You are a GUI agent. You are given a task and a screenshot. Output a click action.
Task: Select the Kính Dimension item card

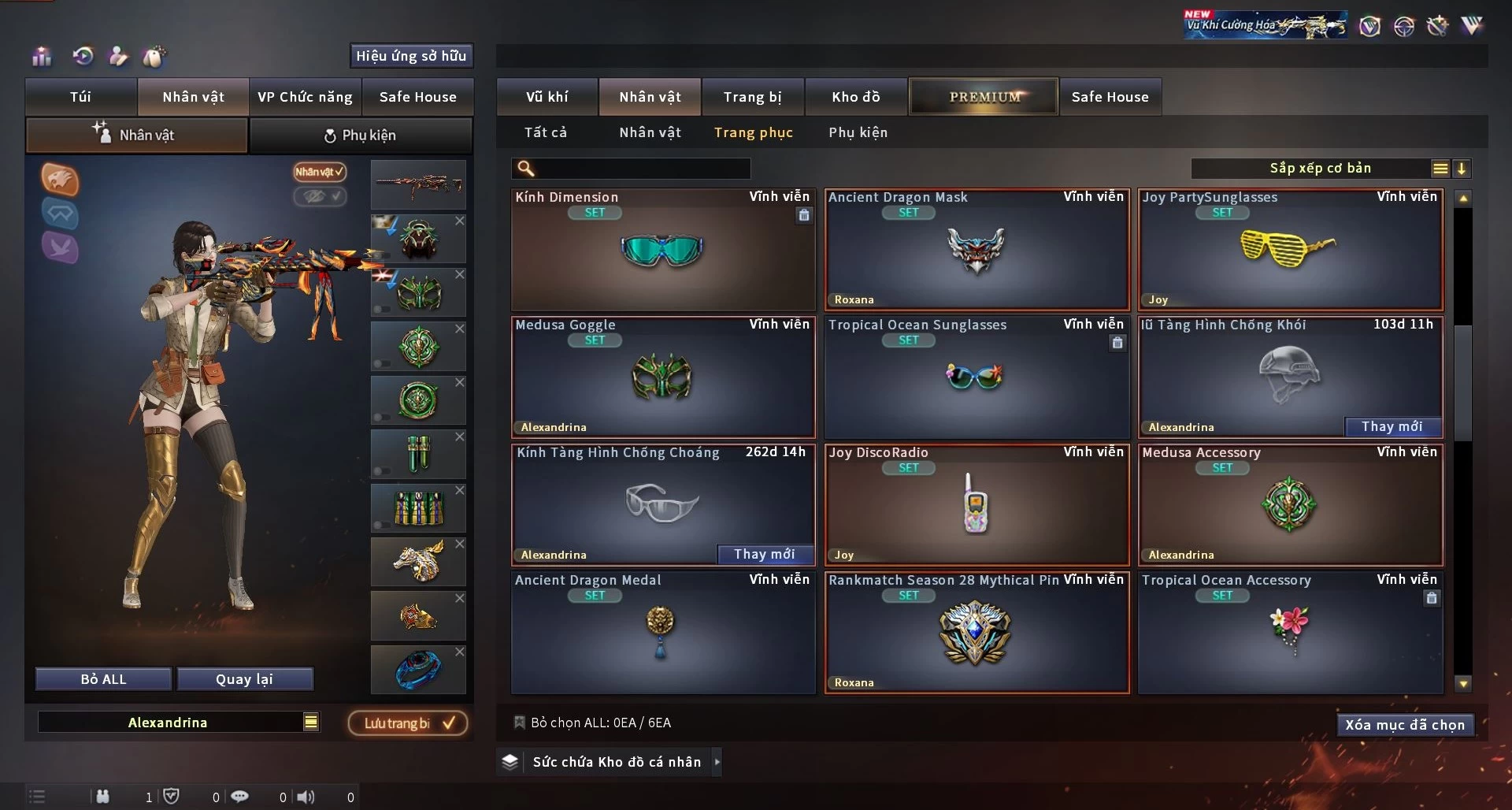point(662,251)
